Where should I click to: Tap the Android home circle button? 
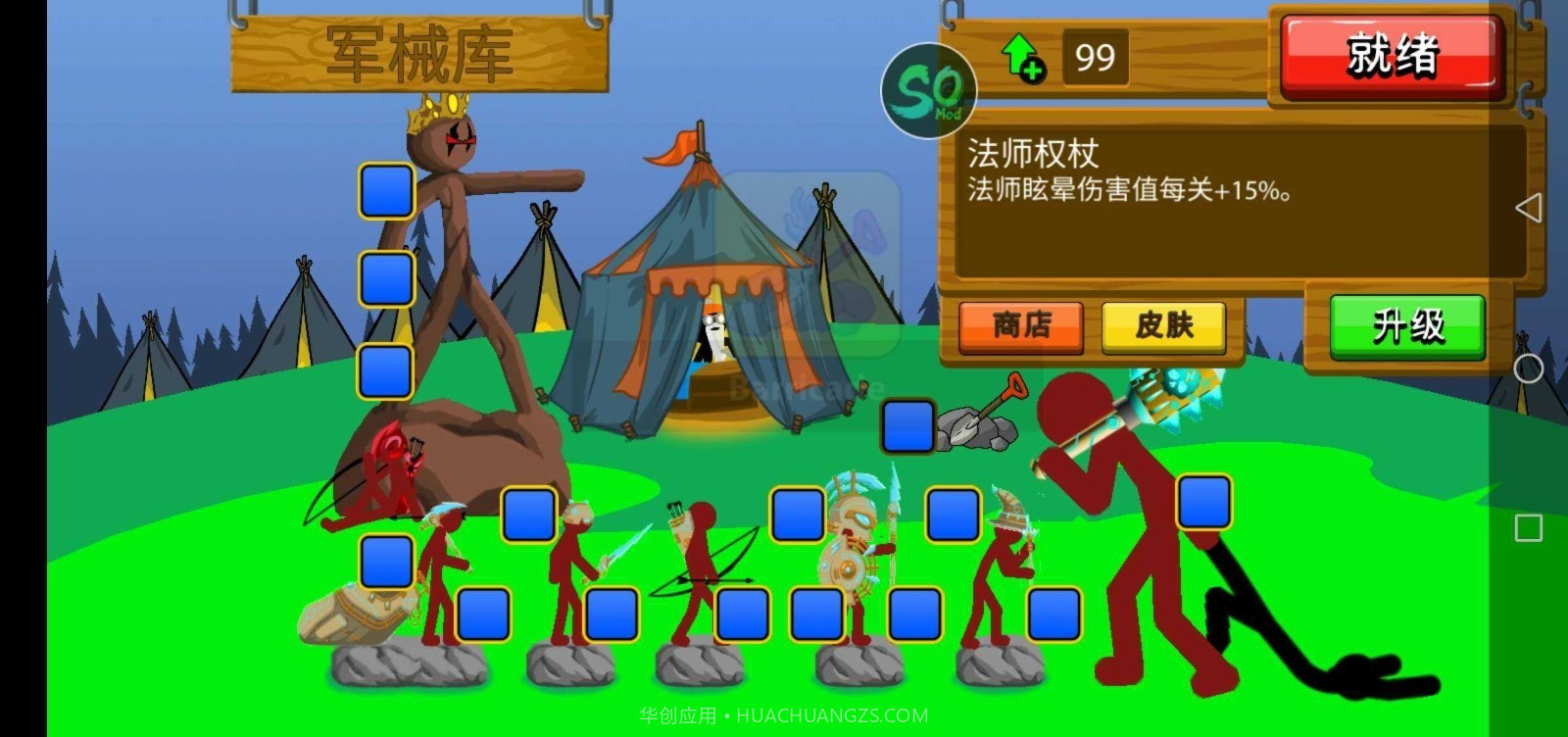click(x=1527, y=369)
